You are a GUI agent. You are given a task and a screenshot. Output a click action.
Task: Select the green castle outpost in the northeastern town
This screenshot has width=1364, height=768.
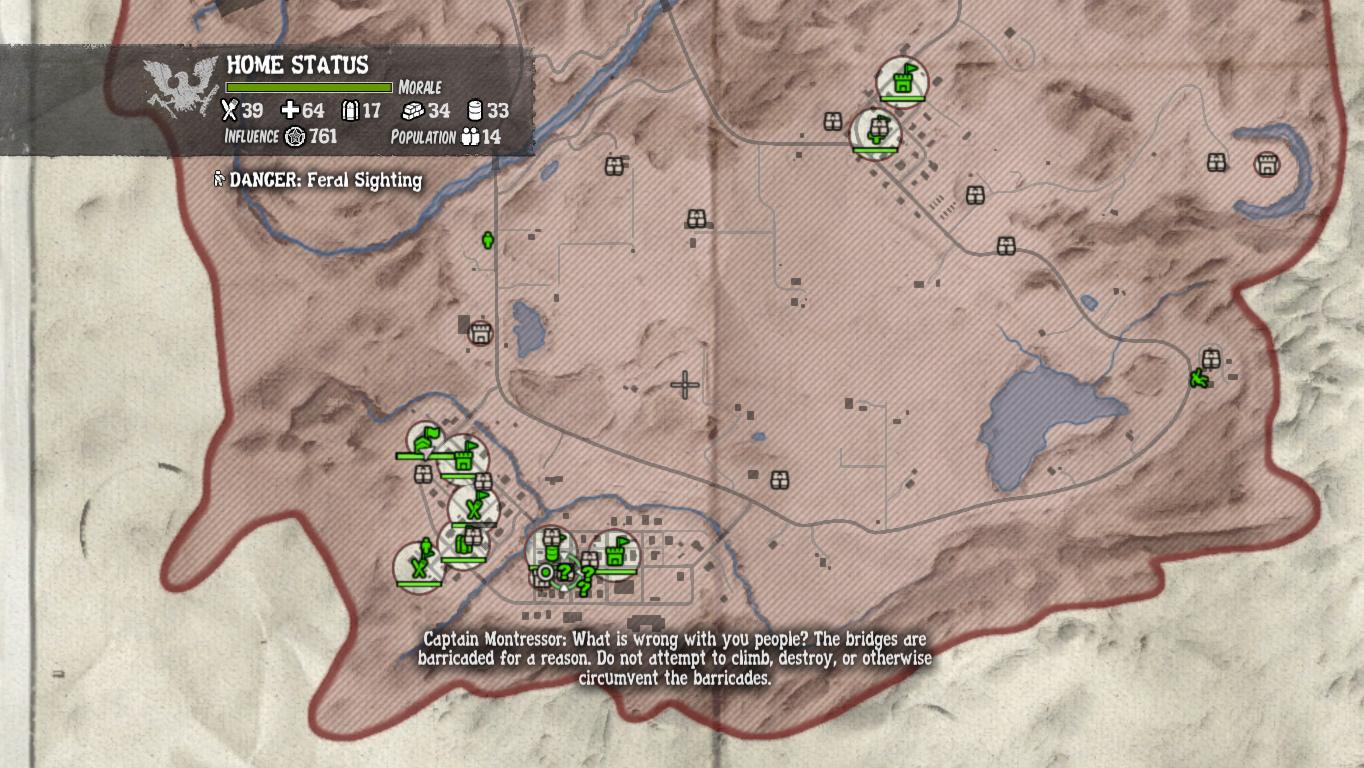pyautogui.click(x=905, y=80)
